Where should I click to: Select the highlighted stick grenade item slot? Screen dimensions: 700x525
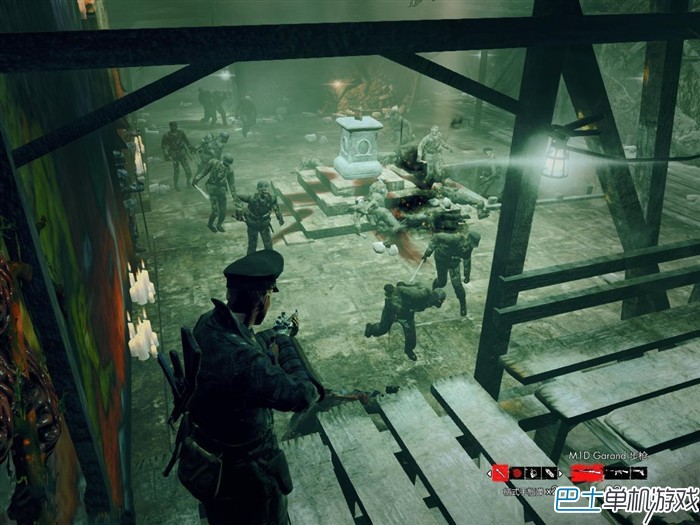(502, 472)
